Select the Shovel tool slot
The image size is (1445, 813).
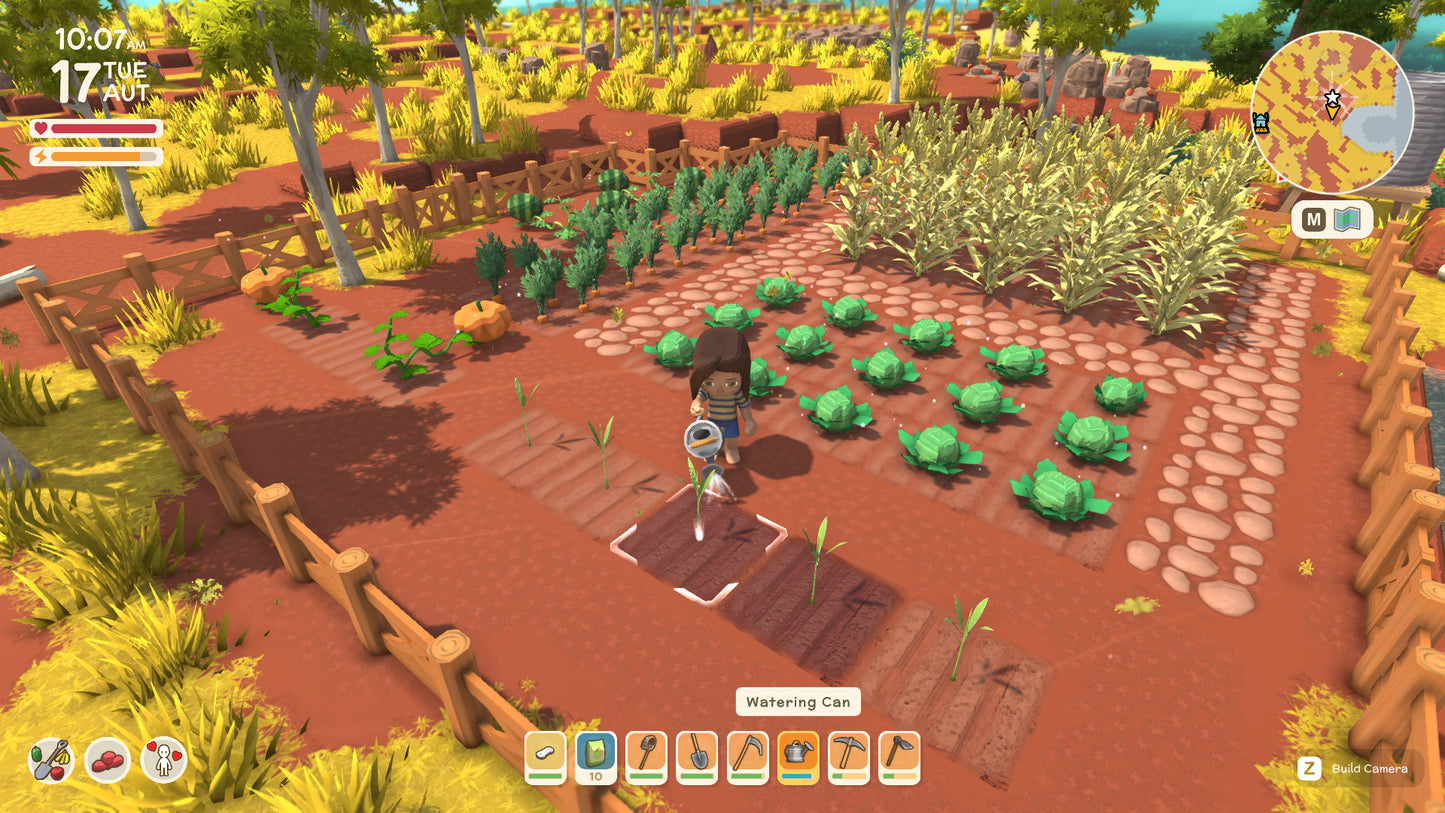point(697,757)
